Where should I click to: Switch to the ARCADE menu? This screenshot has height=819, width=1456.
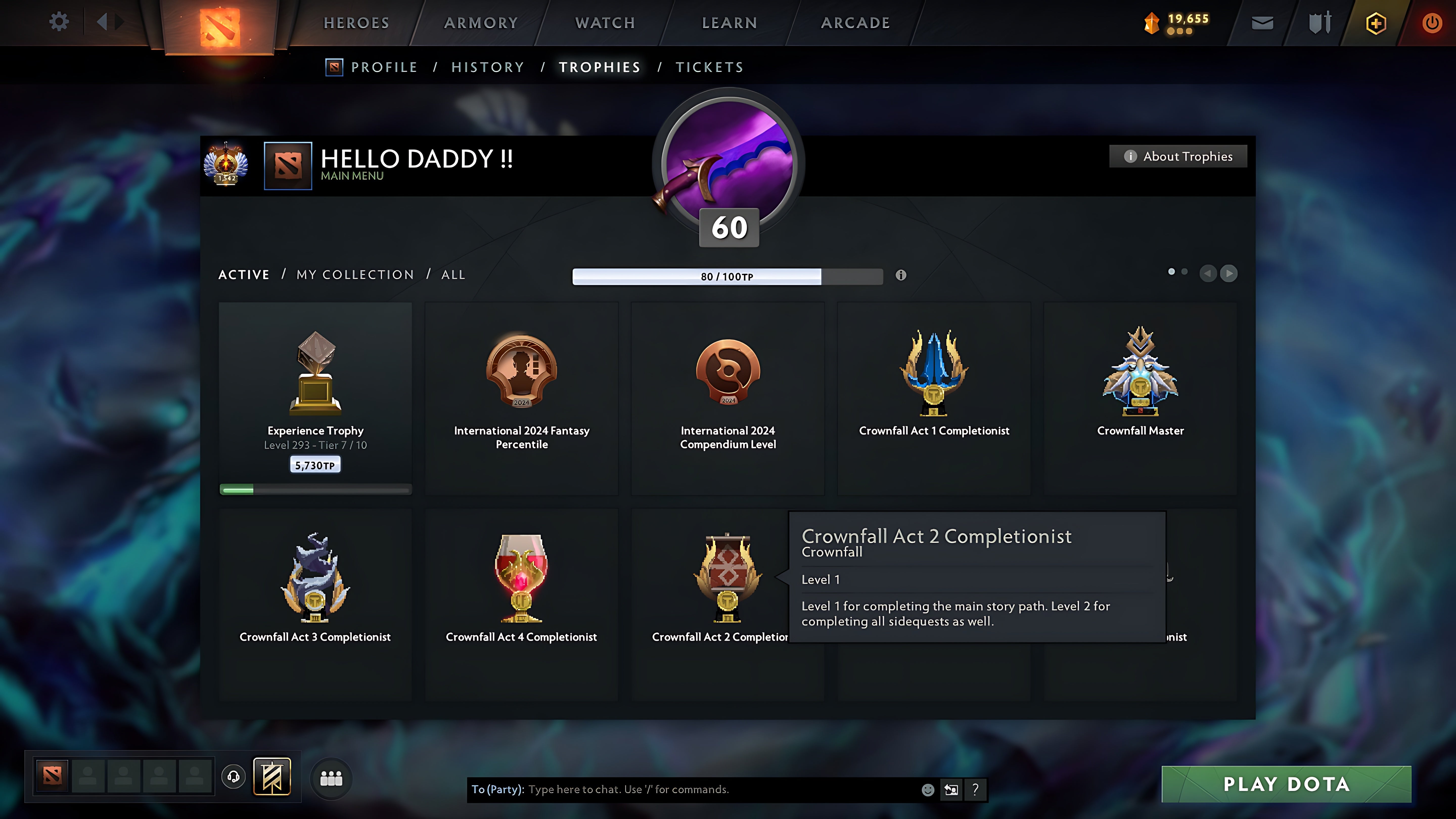click(855, 22)
